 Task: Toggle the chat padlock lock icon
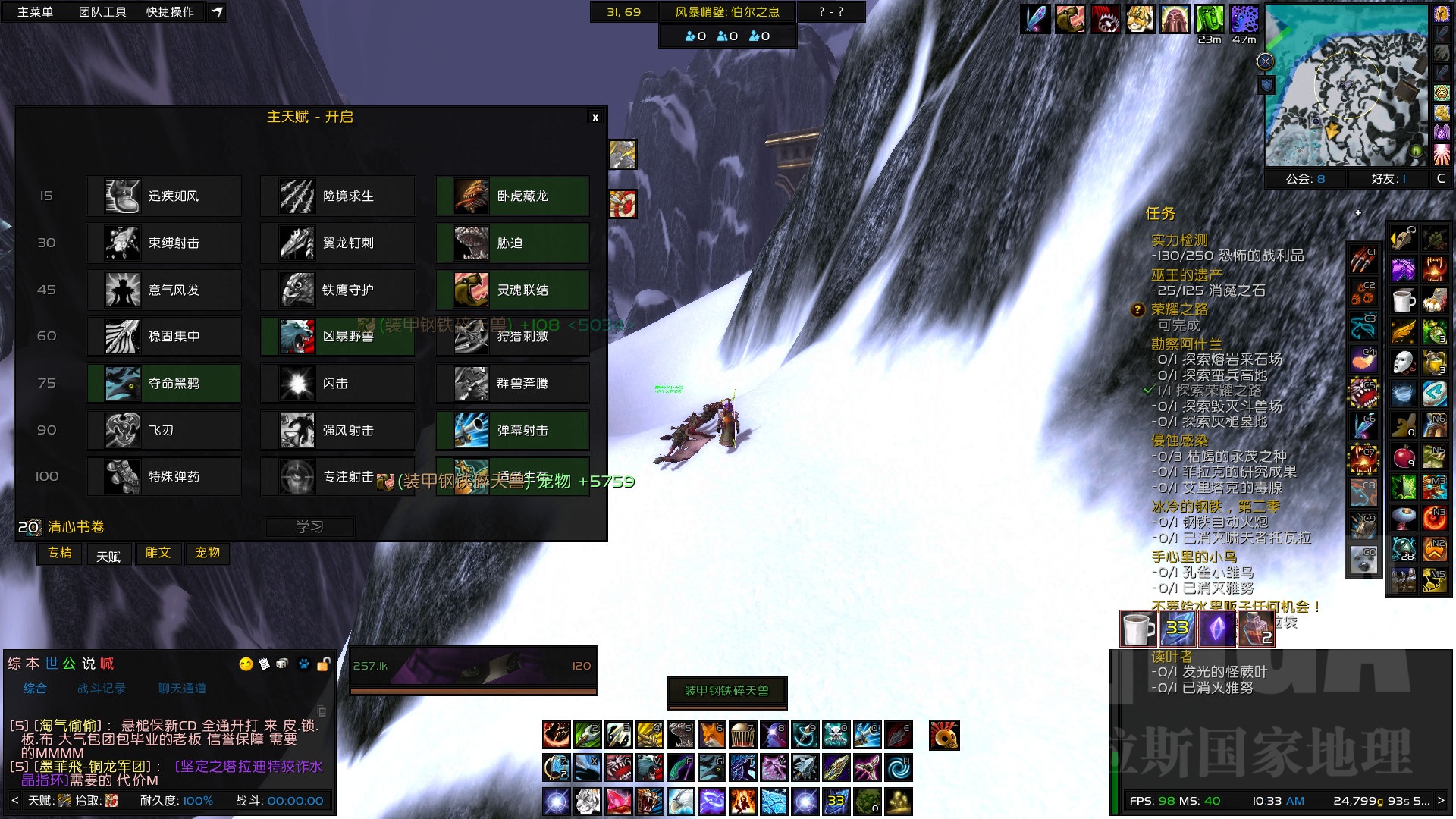325,664
